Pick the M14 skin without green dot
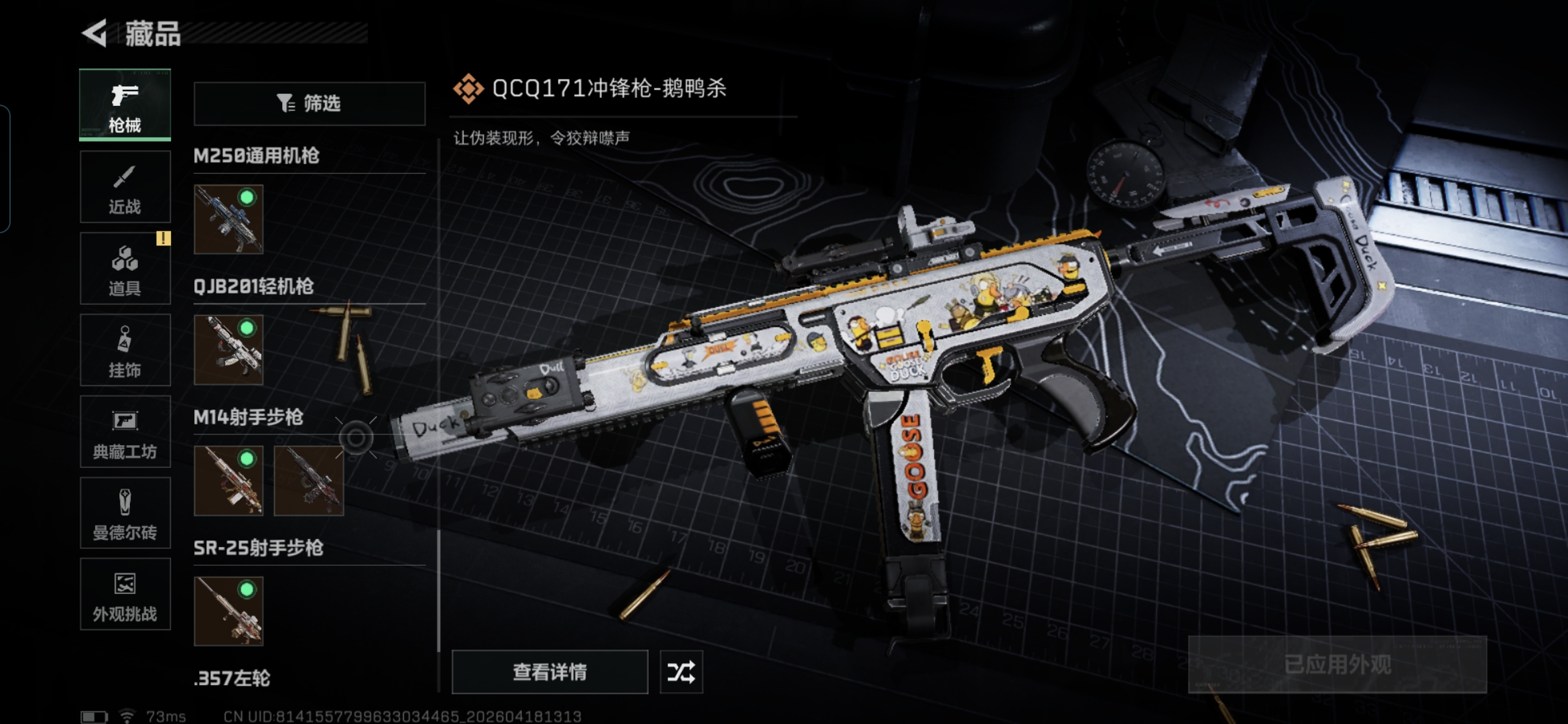1568x724 pixels. click(x=309, y=481)
